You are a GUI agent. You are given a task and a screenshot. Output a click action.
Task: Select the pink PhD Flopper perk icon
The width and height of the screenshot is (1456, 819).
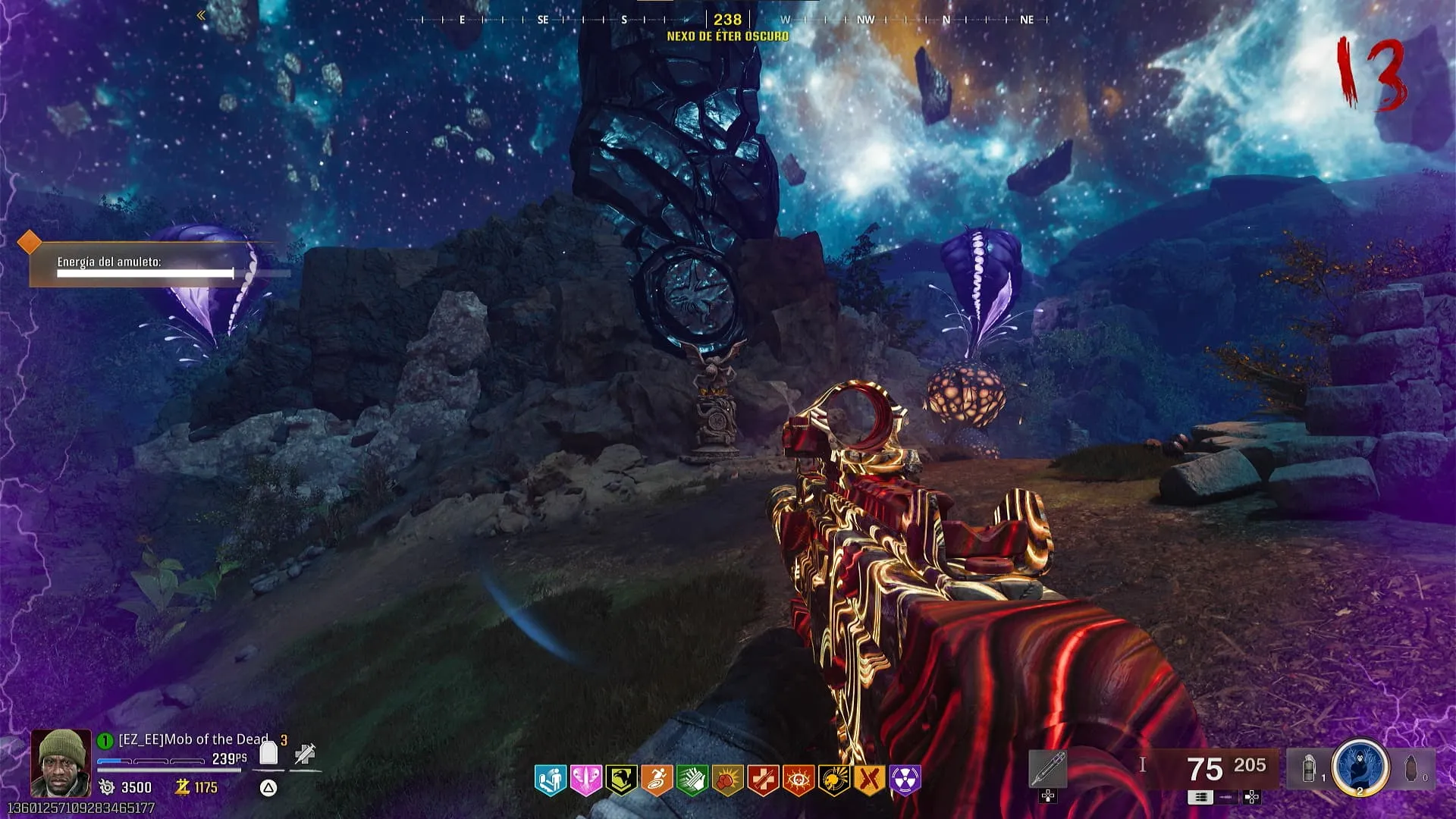[585, 780]
